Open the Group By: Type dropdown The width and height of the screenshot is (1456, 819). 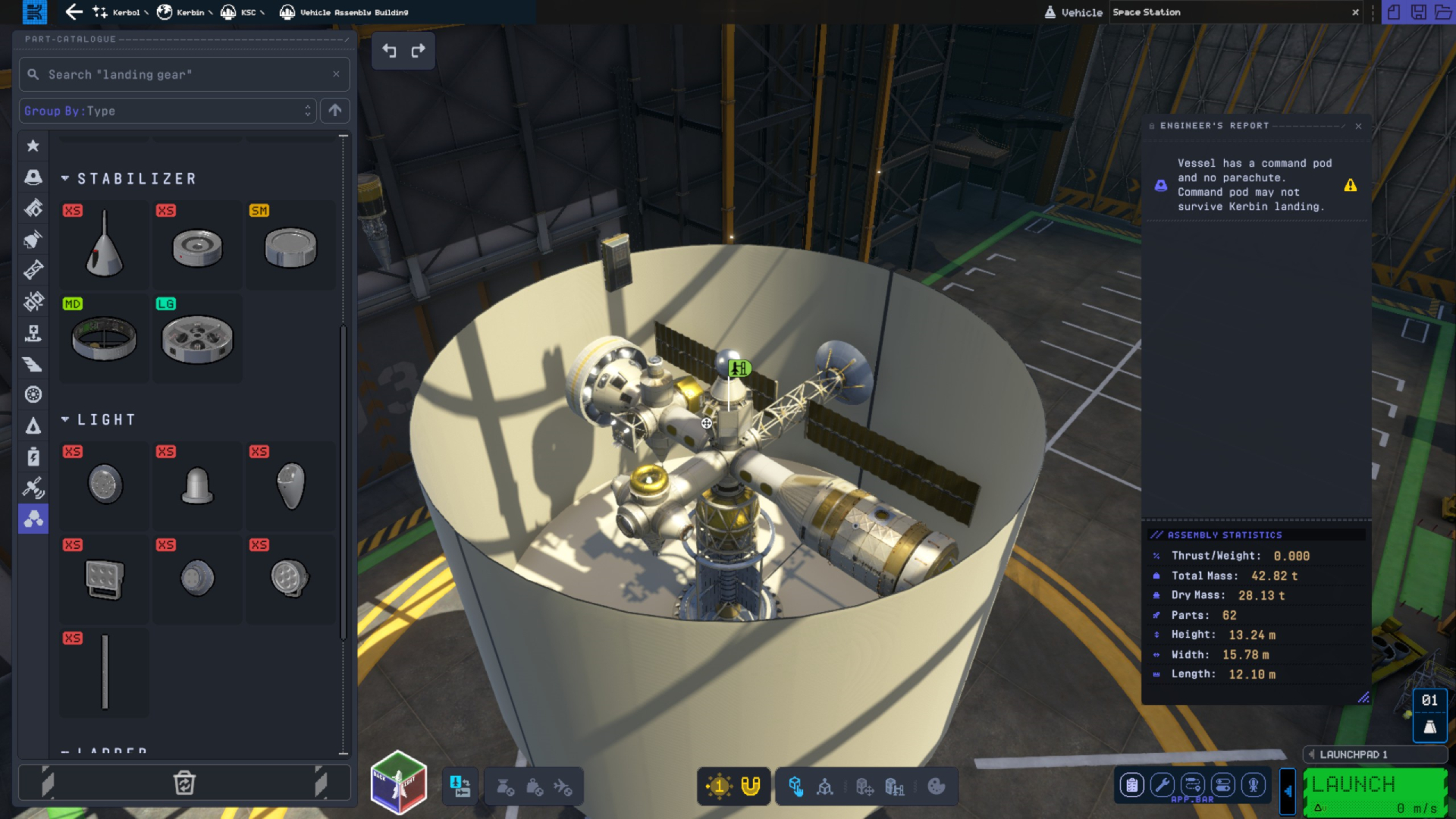167,111
